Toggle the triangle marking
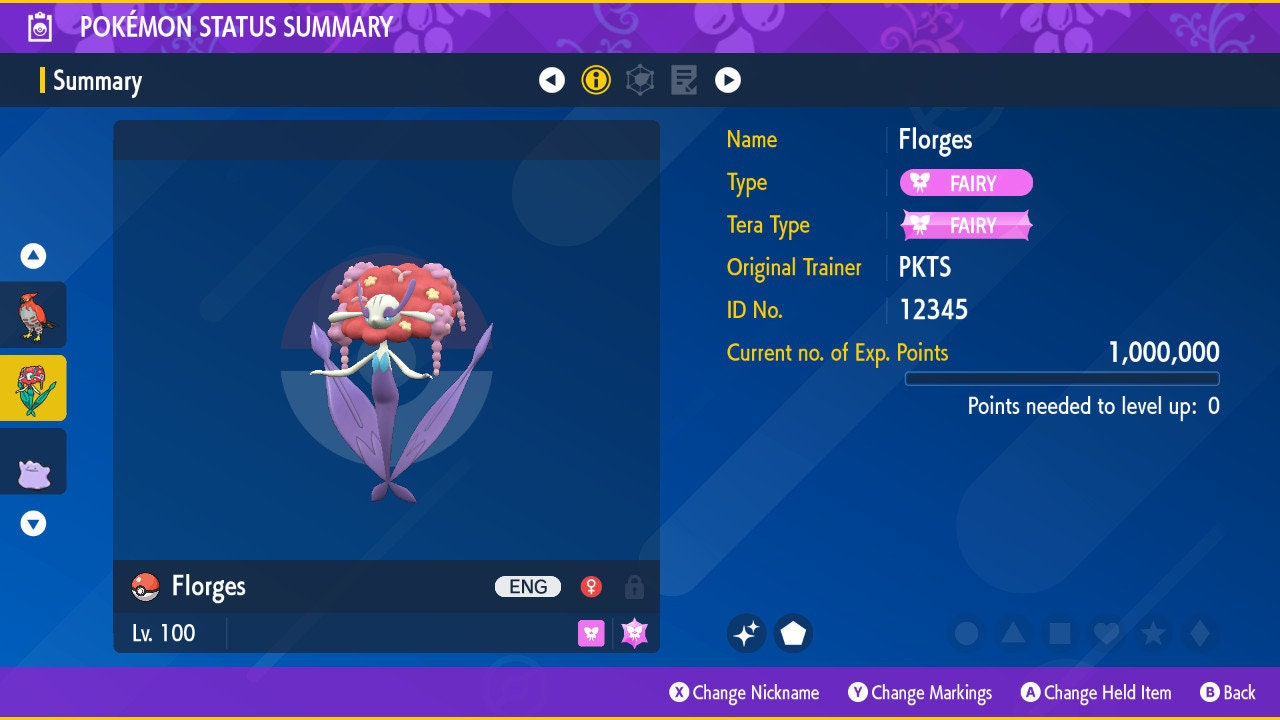This screenshot has height=720, width=1280. point(1012,633)
